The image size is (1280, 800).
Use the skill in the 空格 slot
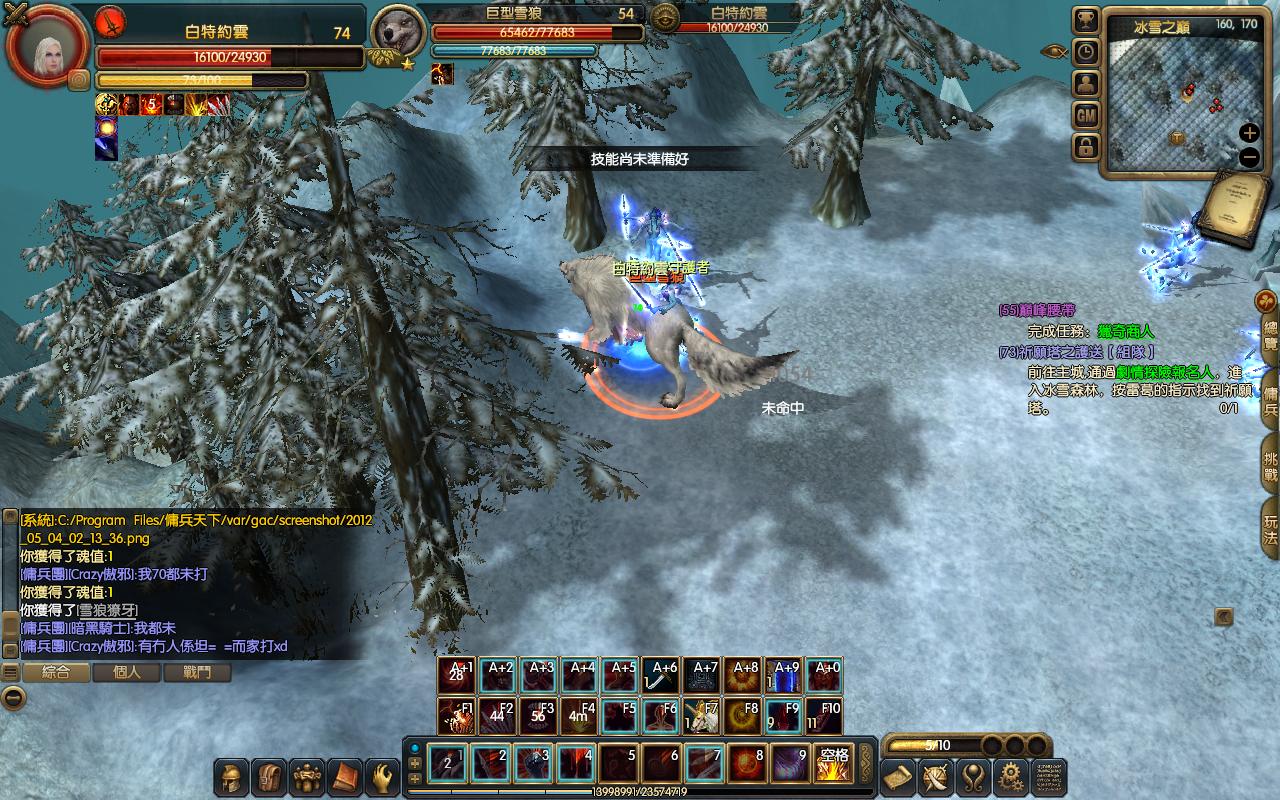(832, 764)
